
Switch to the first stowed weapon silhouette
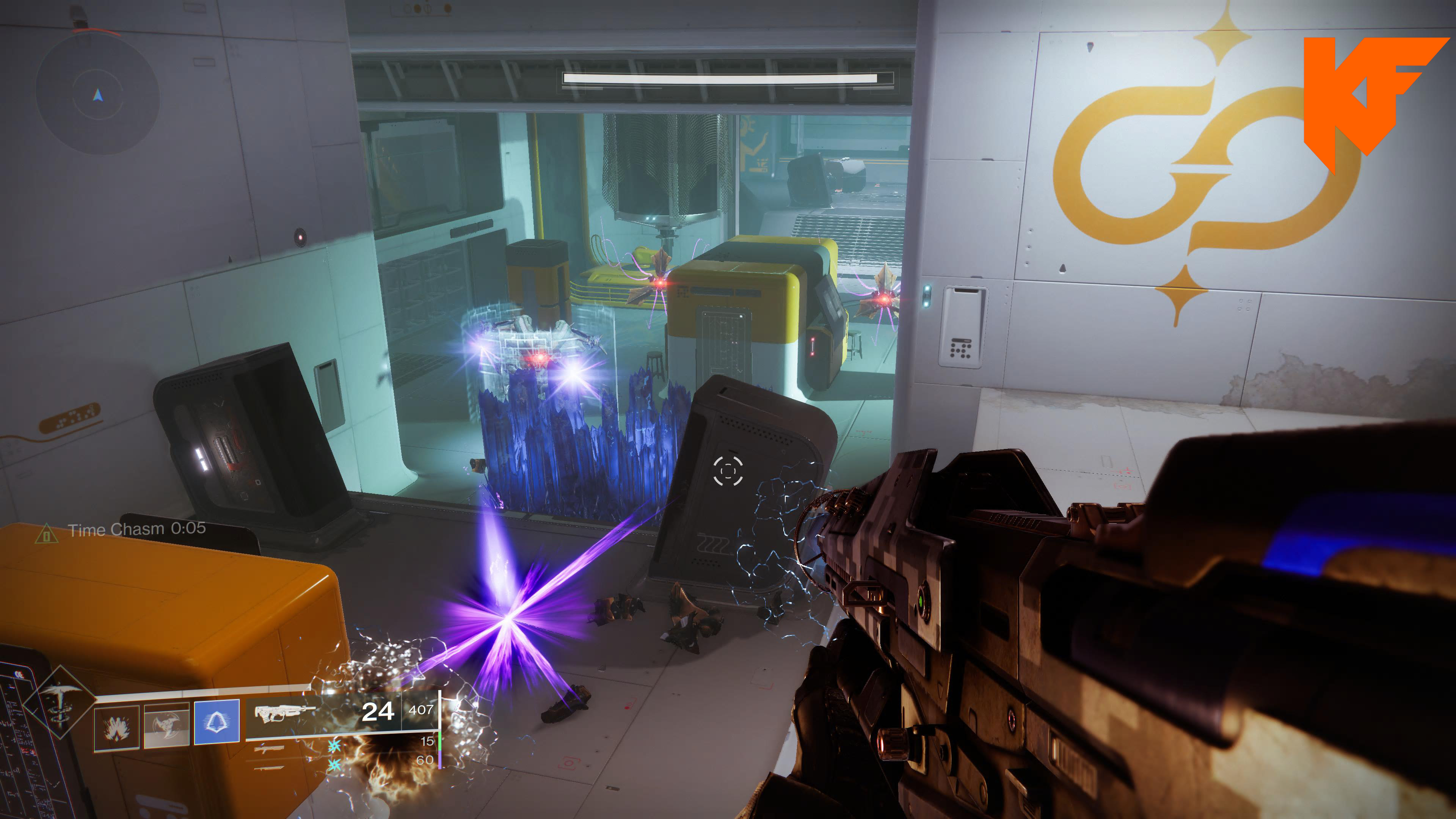coord(269,750)
